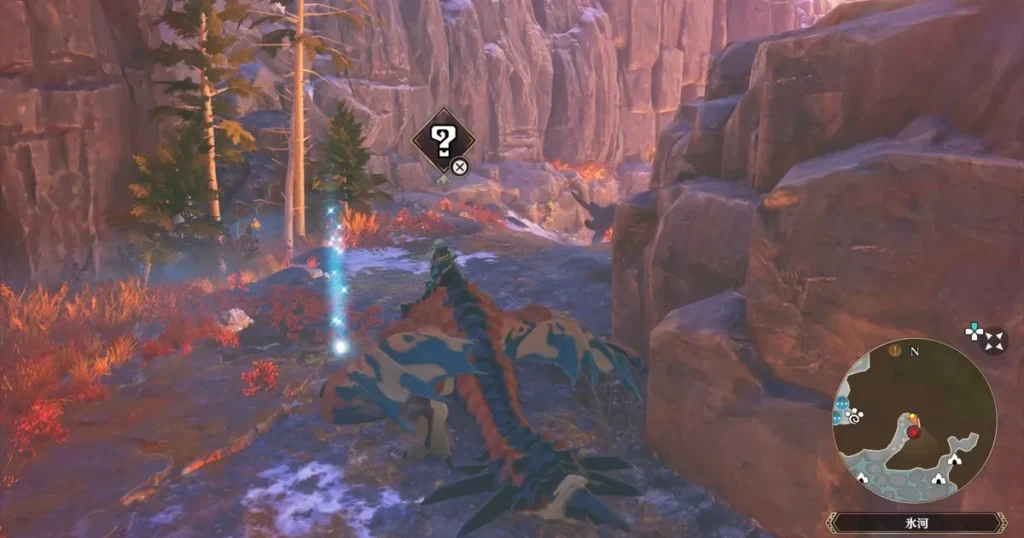Select the red marker on the minimap

913,432
